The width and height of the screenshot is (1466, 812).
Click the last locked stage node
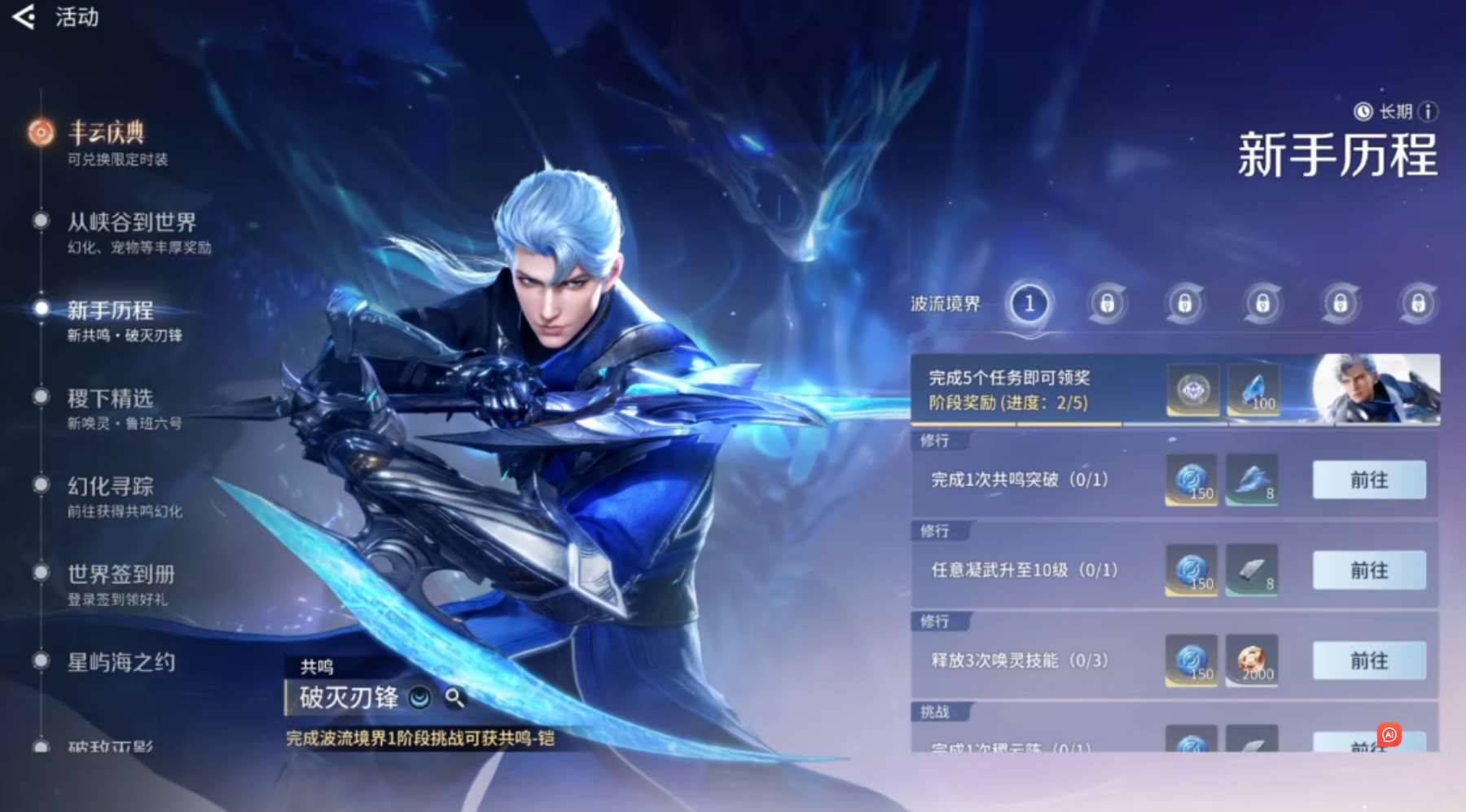point(1418,303)
